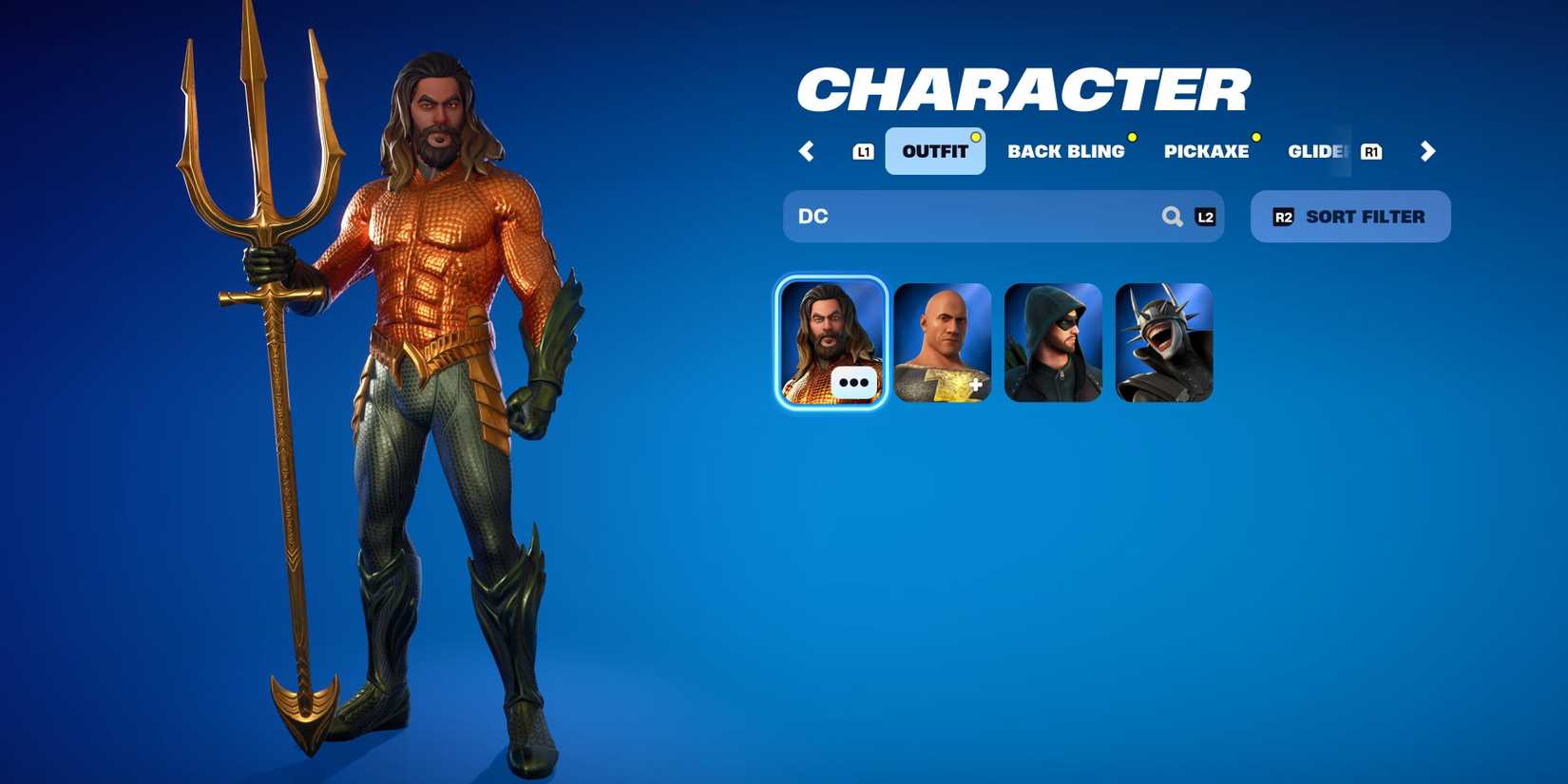Toggle the Pickaxe new-item indicator dot
This screenshot has width=1568, height=784.
tap(1258, 137)
